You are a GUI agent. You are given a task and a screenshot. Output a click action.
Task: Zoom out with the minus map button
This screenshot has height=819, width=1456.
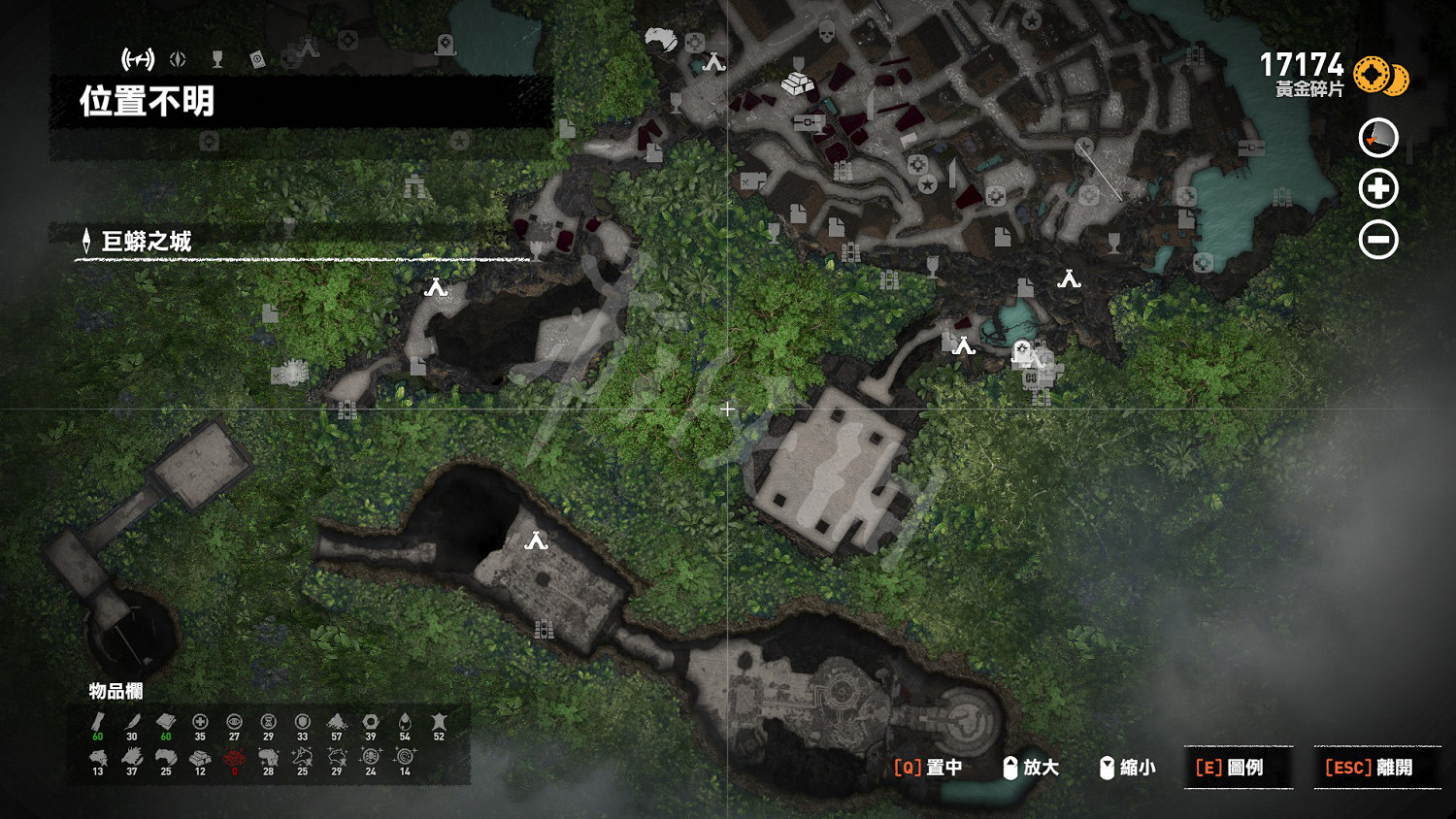[1378, 240]
